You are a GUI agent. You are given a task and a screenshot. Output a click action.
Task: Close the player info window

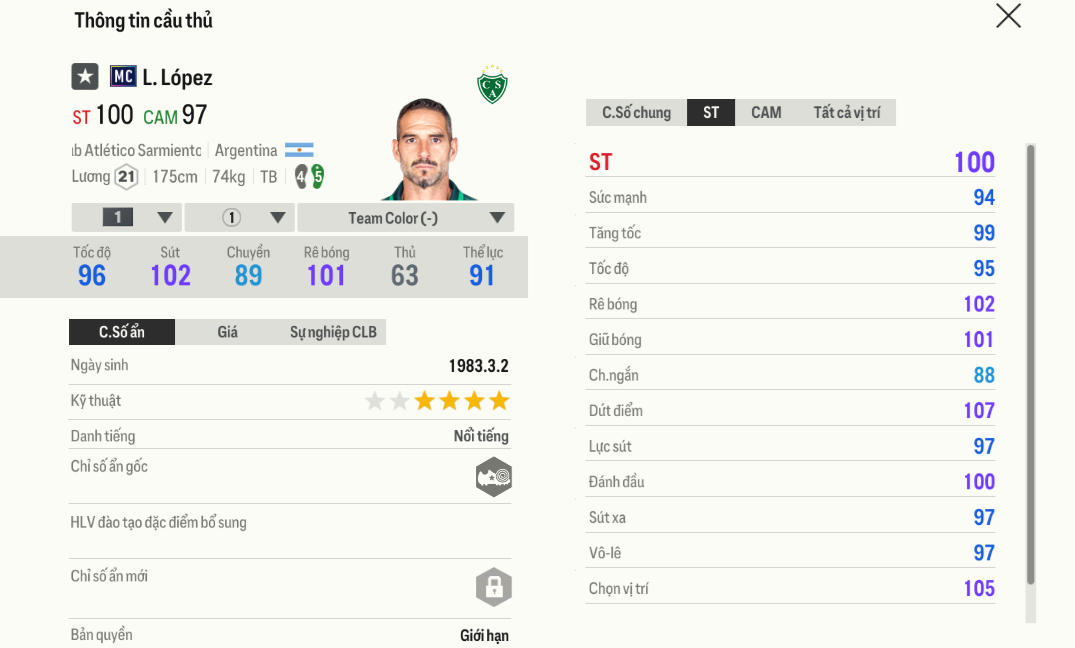click(x=1008, y=16)
